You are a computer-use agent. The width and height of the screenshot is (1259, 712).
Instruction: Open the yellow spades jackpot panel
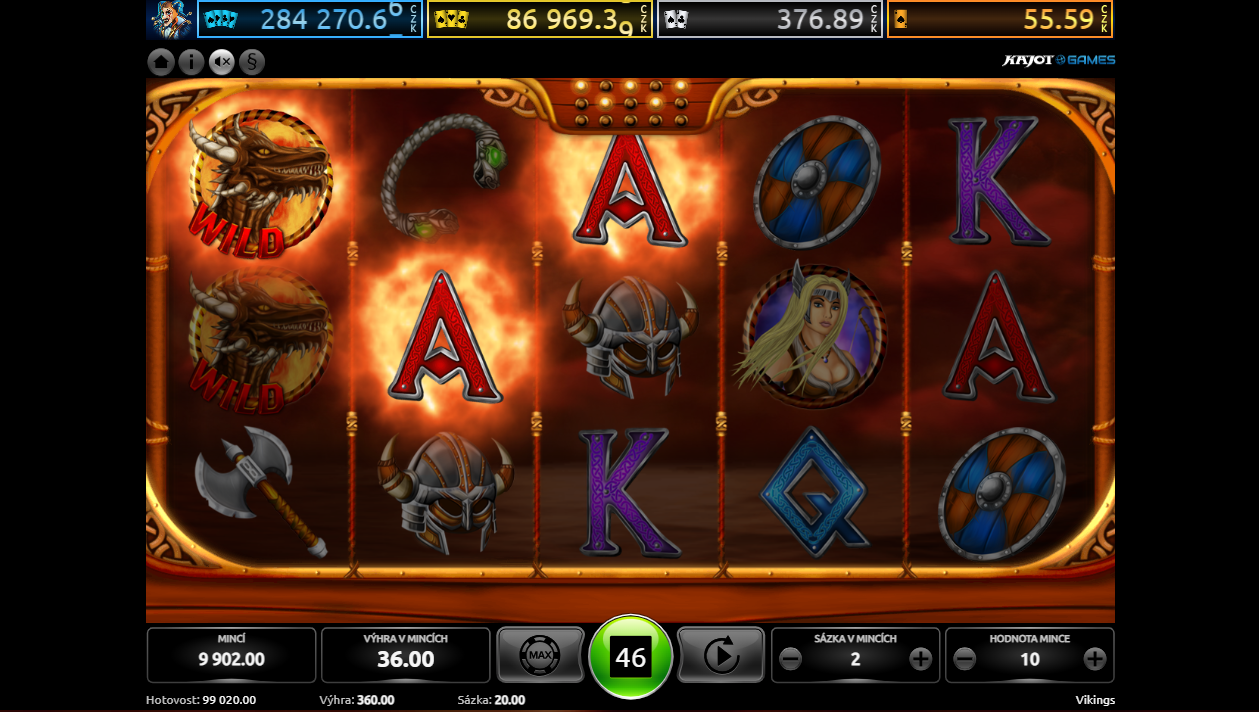(x=540, y=19)
